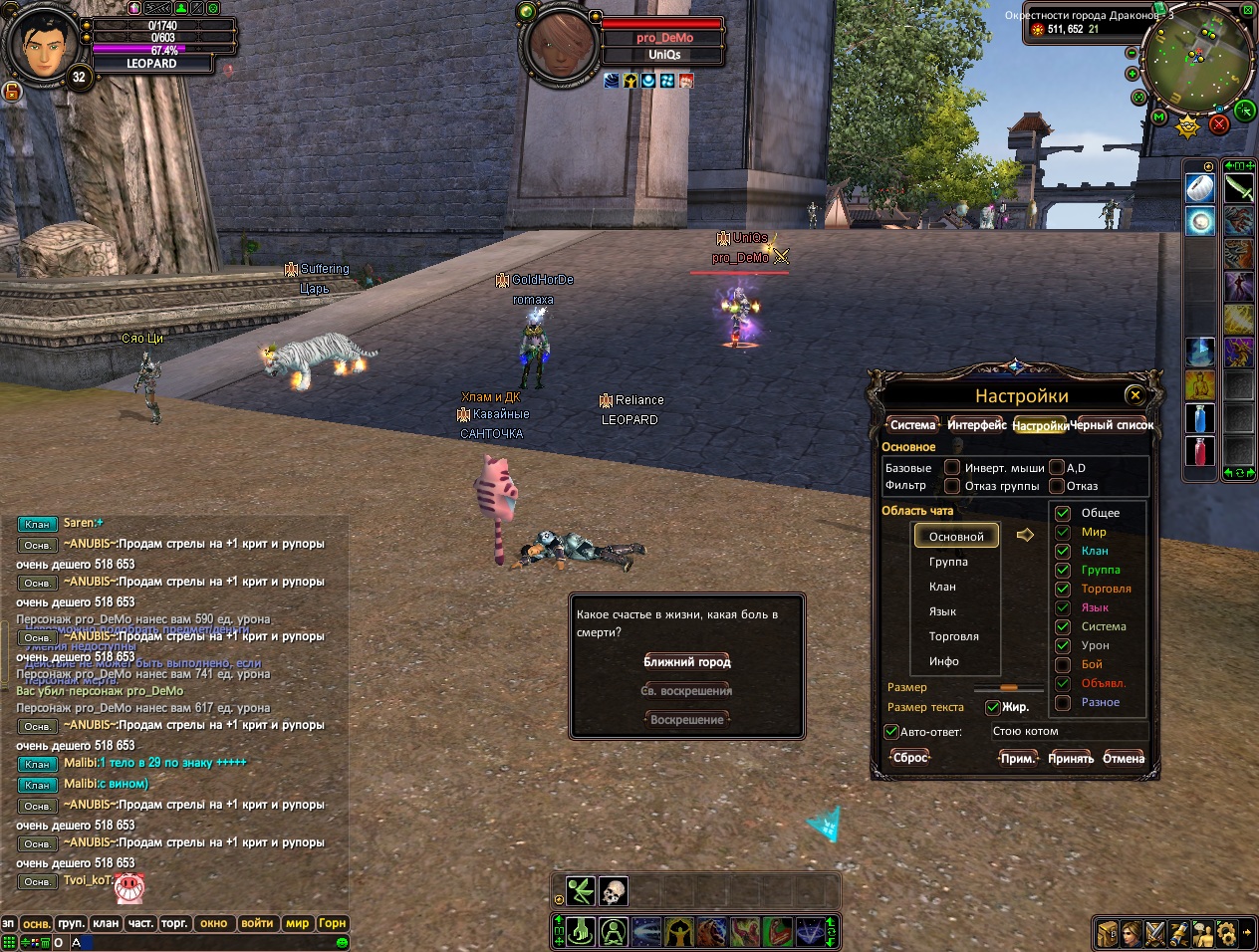Enable the Отказ группы checkbox
Viewport: 1259px width, 952px height.
[x=952, y=486]
